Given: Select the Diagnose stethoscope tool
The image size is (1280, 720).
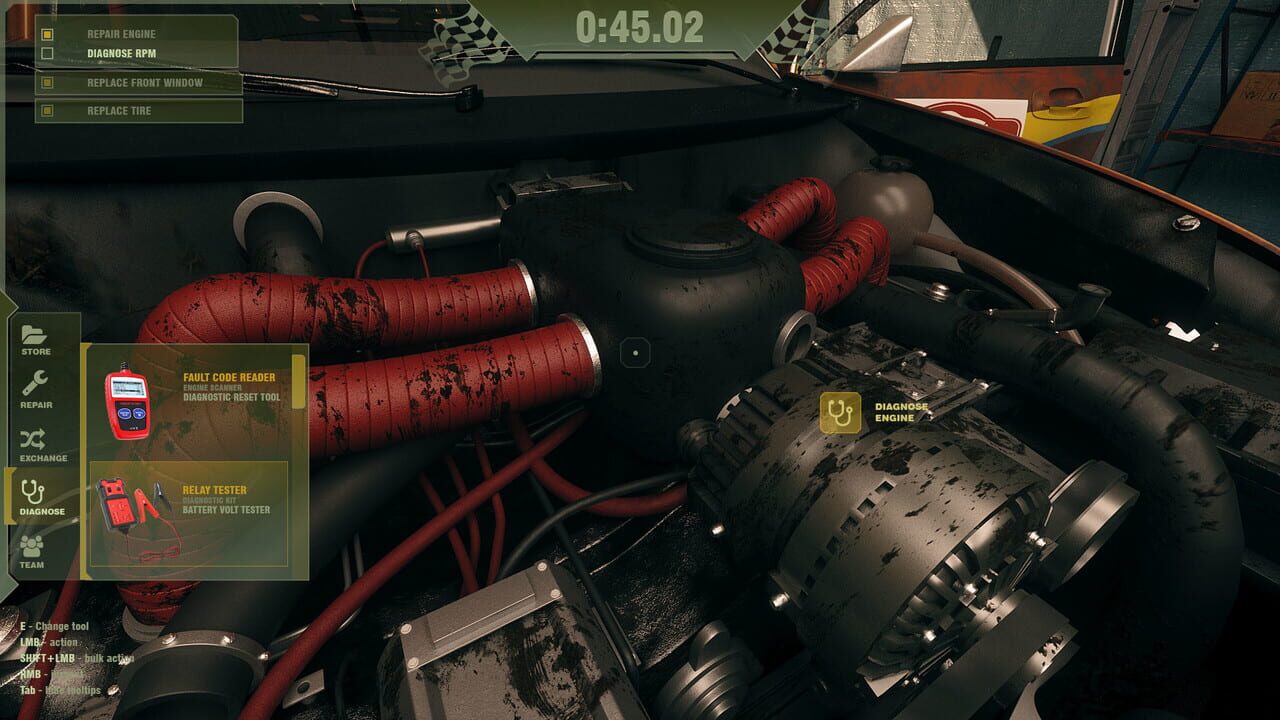Looking at the screenshot, I should pyautogui.click(x=34, y=497).
